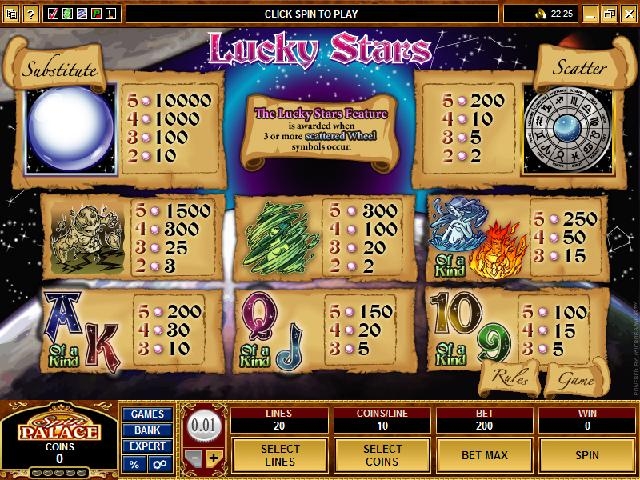640x480 pixels.
Task: Go to the Bank
Action: click(146, 431)
